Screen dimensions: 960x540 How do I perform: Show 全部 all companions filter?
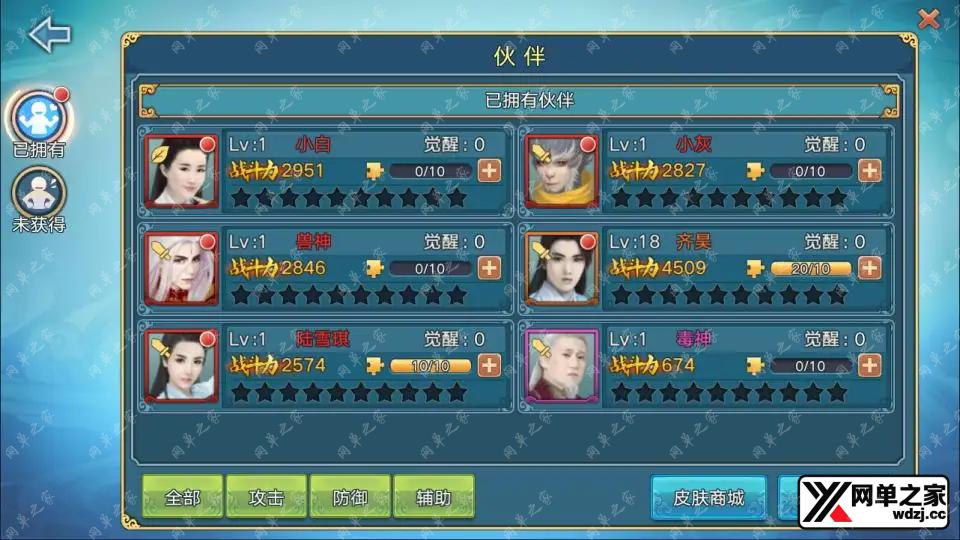[182, 497]
